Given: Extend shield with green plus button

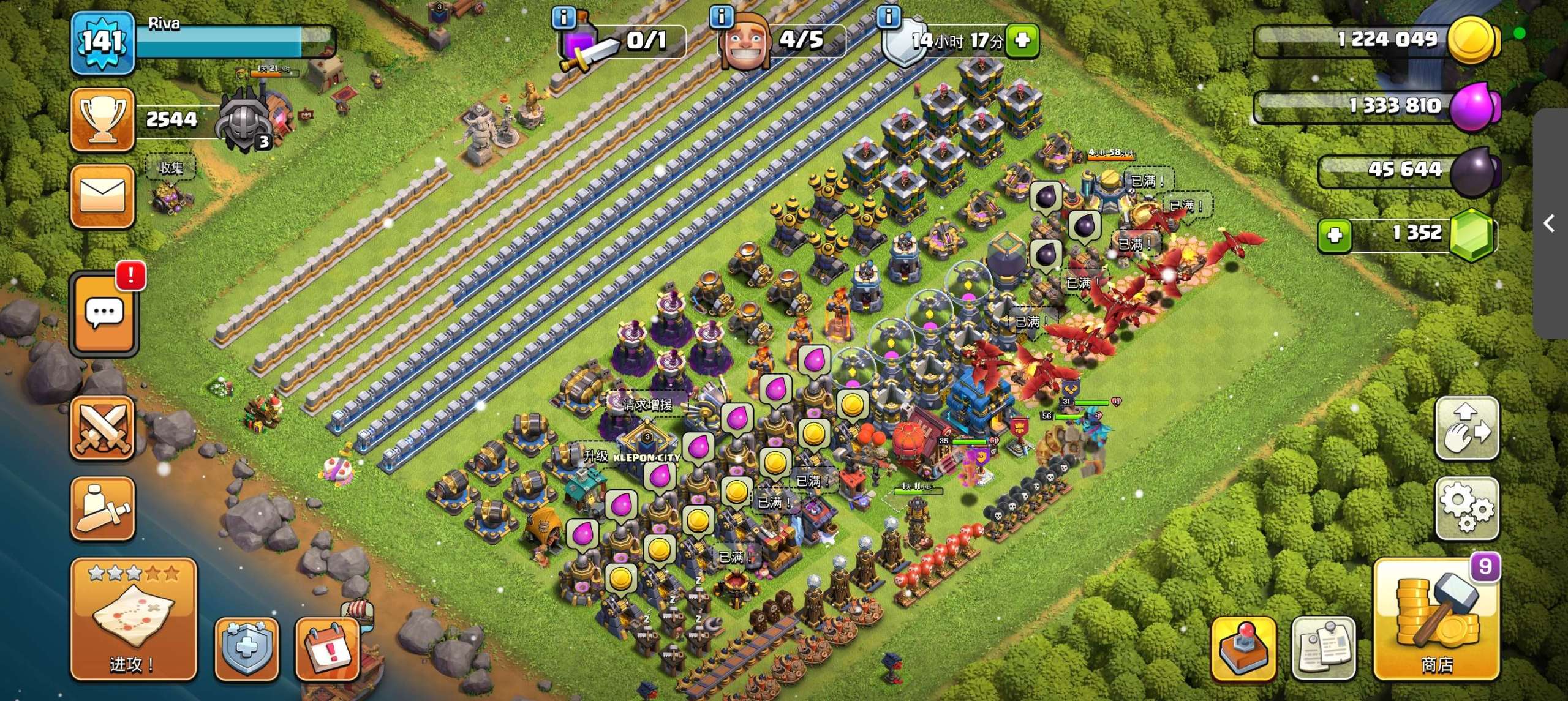Looking at the screenshot, I should (1022, 40).
